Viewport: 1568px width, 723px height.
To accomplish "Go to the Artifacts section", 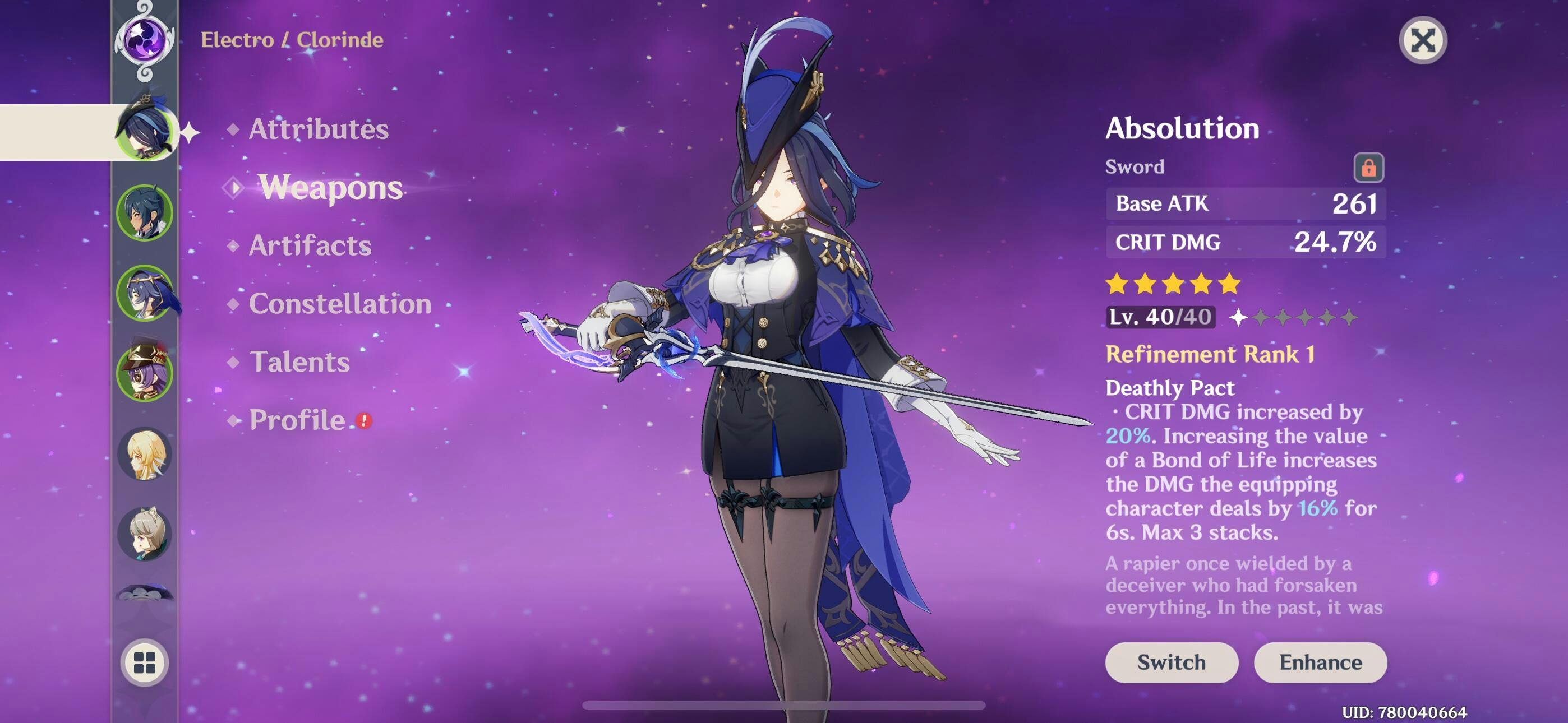I will coord(310,245).
